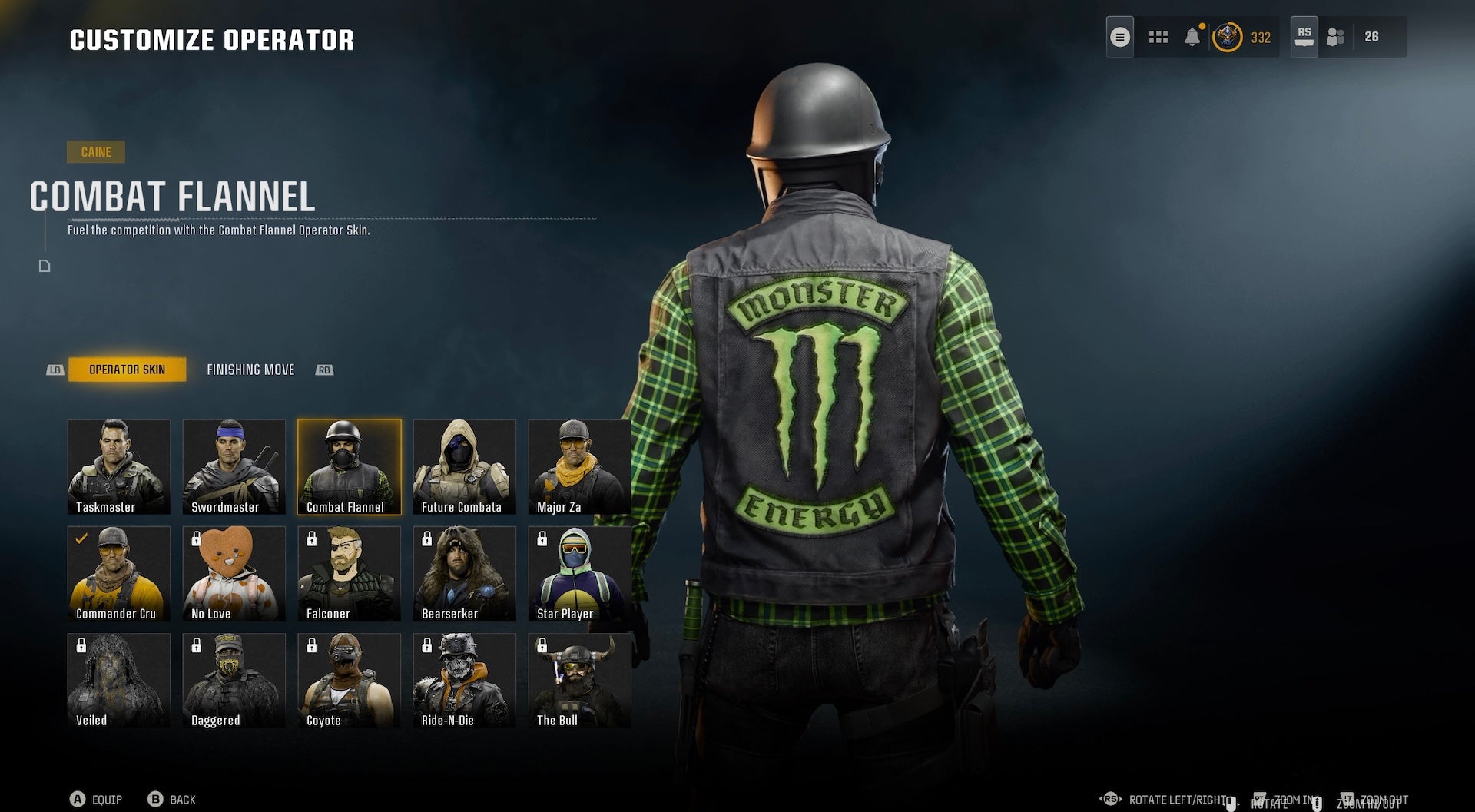Image resolution: width=1475 pixels, height=812 pixels.
Task: Select the Swordmaster skin tile
Action: pos(234,466)
